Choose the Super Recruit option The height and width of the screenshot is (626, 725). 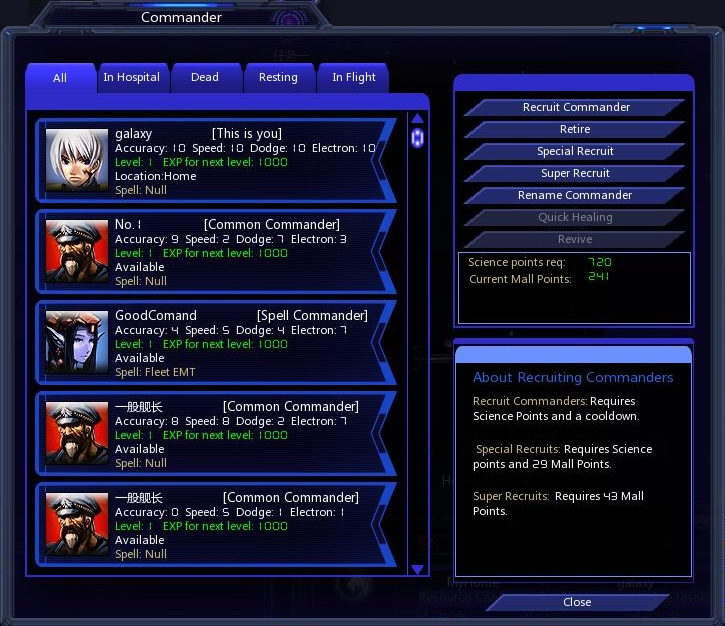click(x=575, y=173)
